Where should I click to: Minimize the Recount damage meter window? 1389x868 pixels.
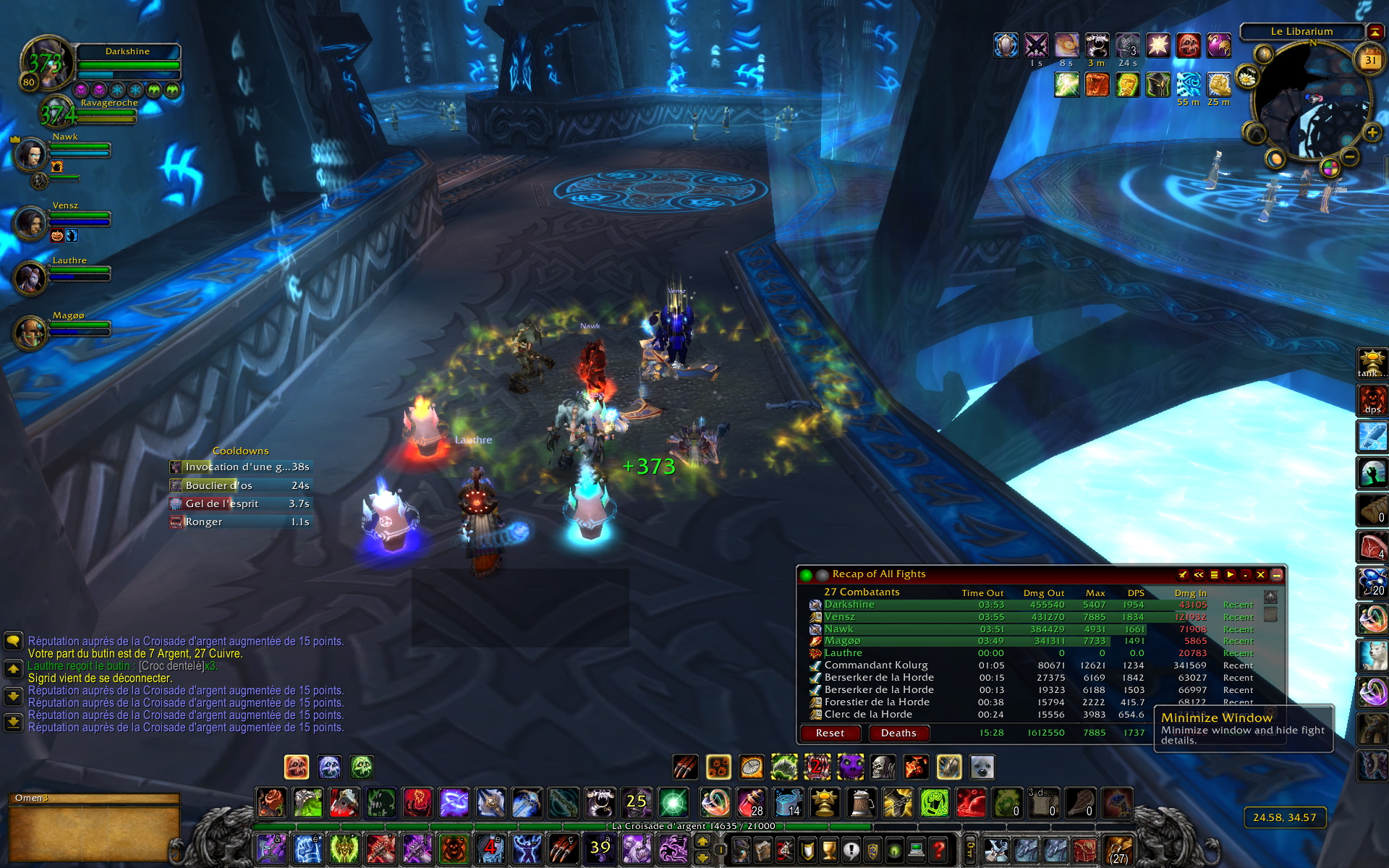1276,574
